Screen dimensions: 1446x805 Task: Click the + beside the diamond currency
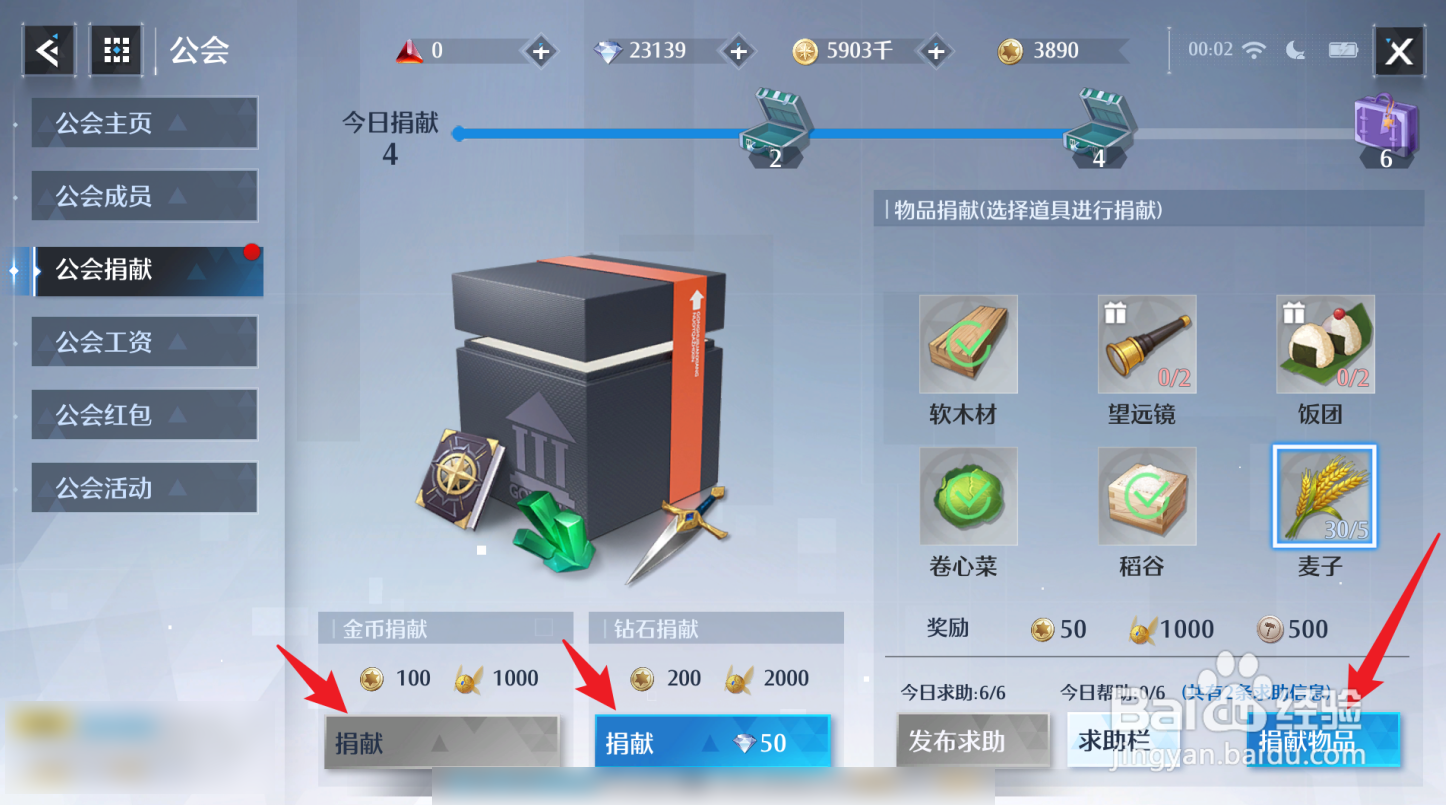pyautogui.click(x=737, y=50)
